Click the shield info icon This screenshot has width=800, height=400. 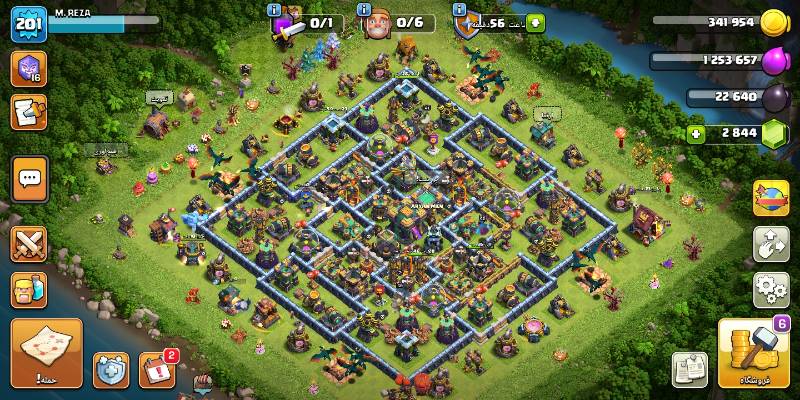pos(459,10)
